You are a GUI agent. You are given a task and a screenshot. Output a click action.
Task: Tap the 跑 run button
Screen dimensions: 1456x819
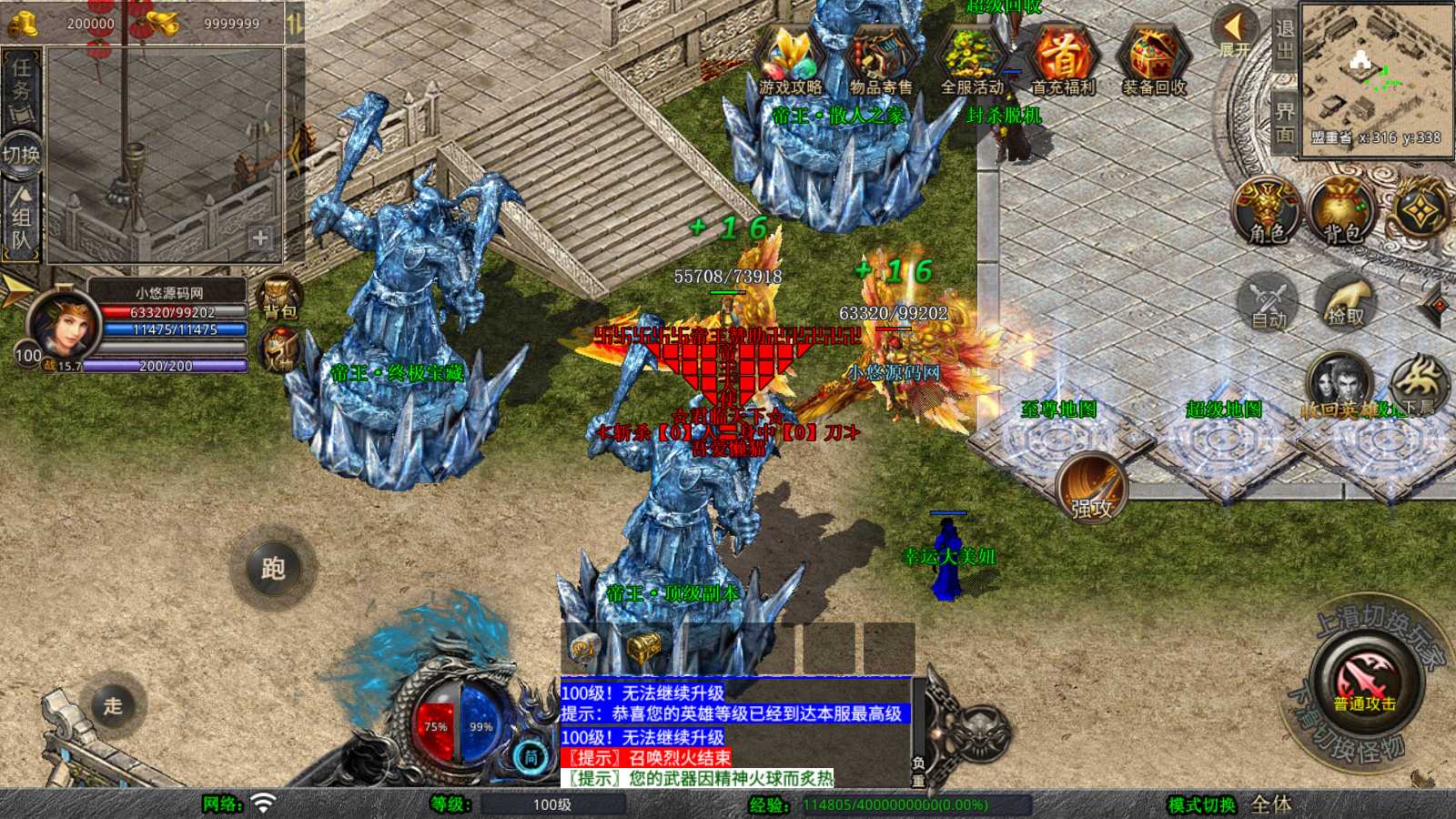coord(273,569)
